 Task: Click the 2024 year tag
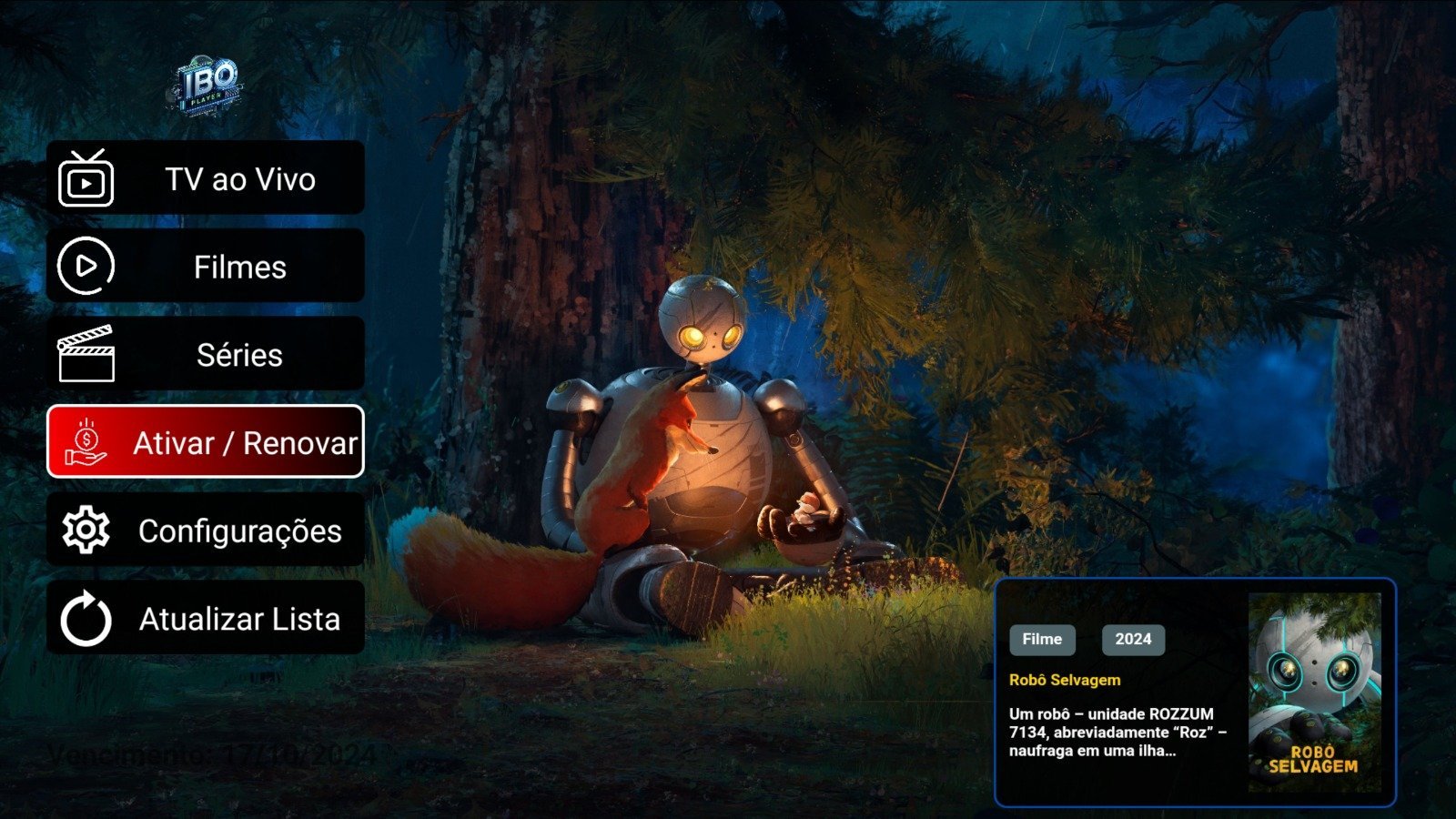1133,639
